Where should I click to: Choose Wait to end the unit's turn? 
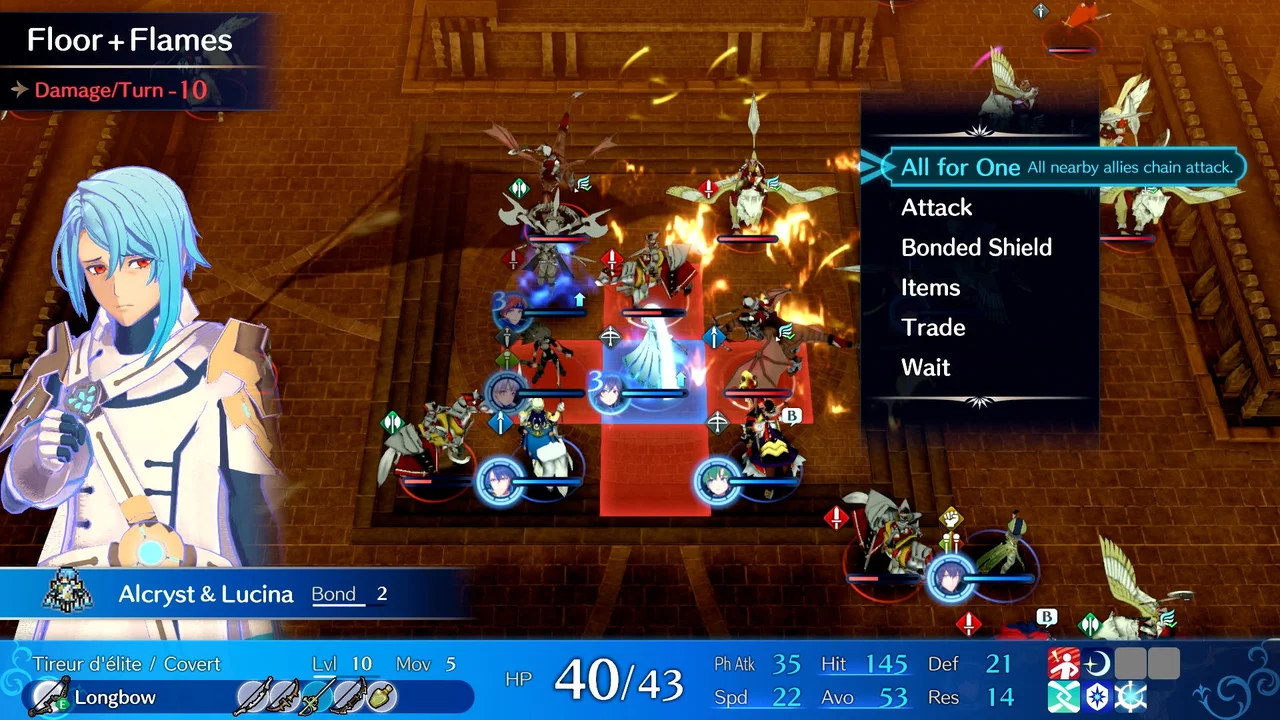[x=925, y=367]
